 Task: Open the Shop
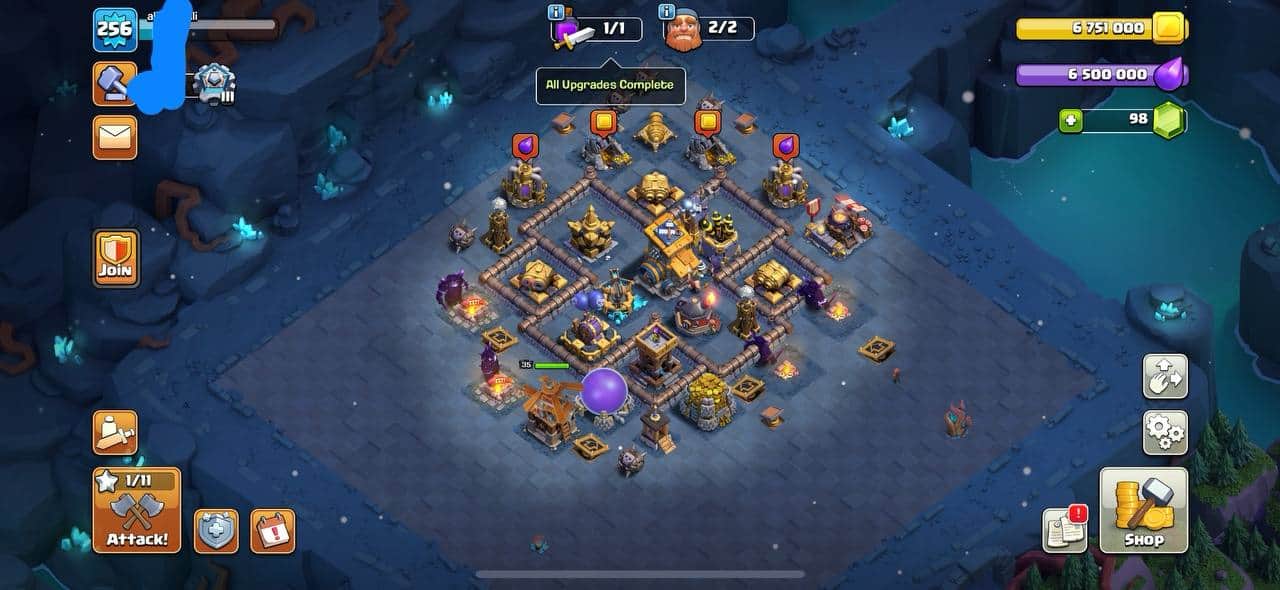[1144, 510]
